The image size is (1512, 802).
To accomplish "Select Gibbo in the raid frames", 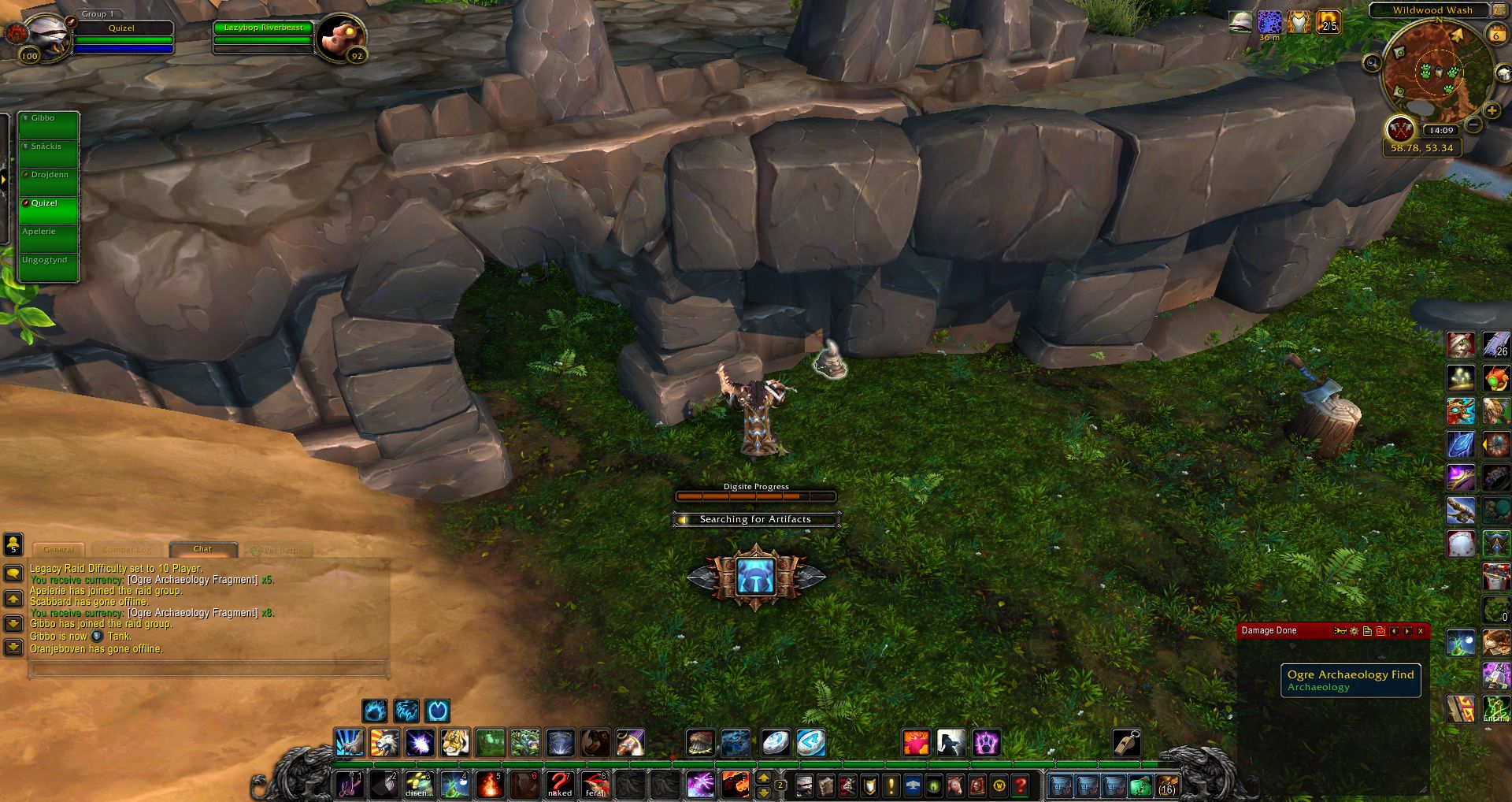I will [x=49, y=126].
